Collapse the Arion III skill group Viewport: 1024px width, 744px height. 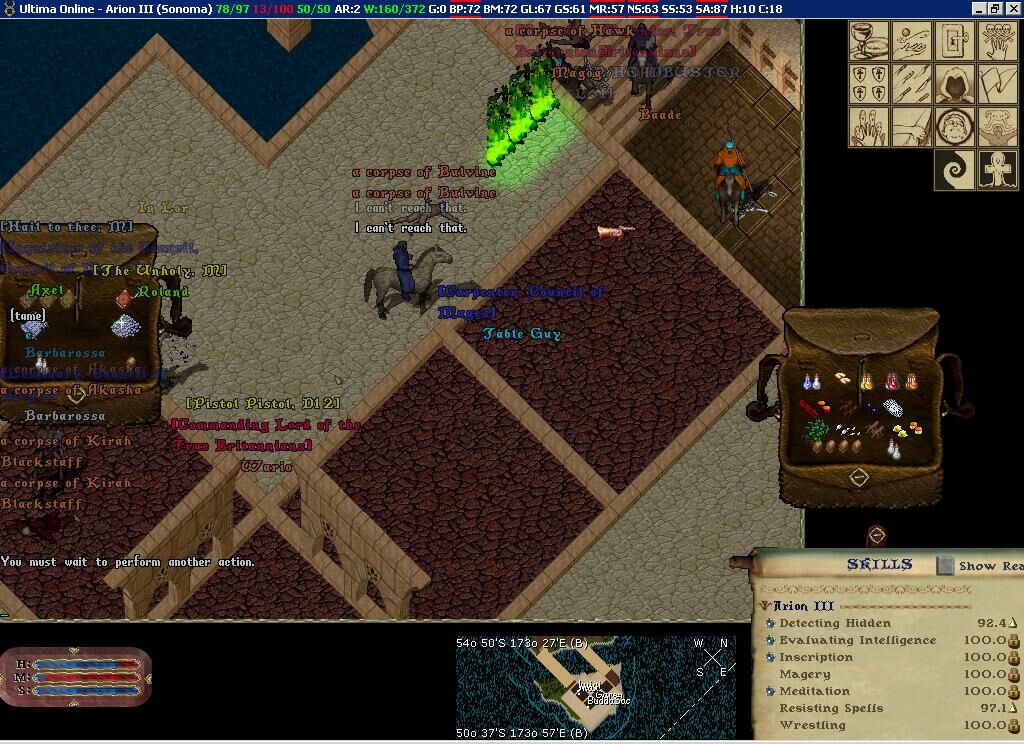765,606
